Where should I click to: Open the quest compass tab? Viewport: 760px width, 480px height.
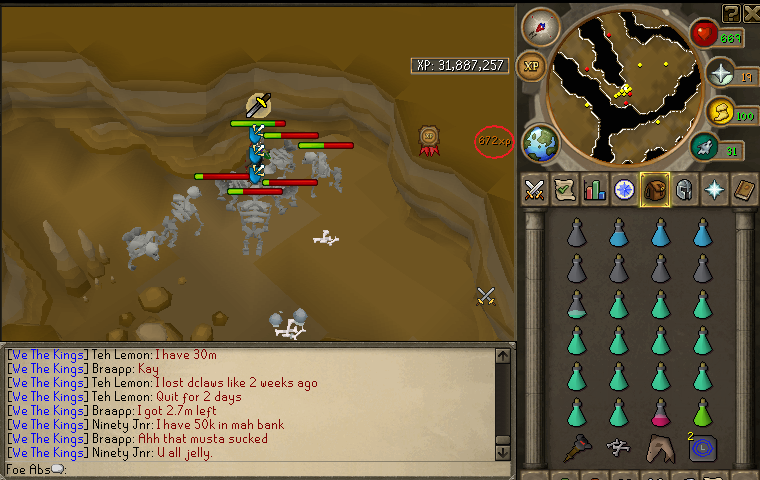tap(625, 189)
